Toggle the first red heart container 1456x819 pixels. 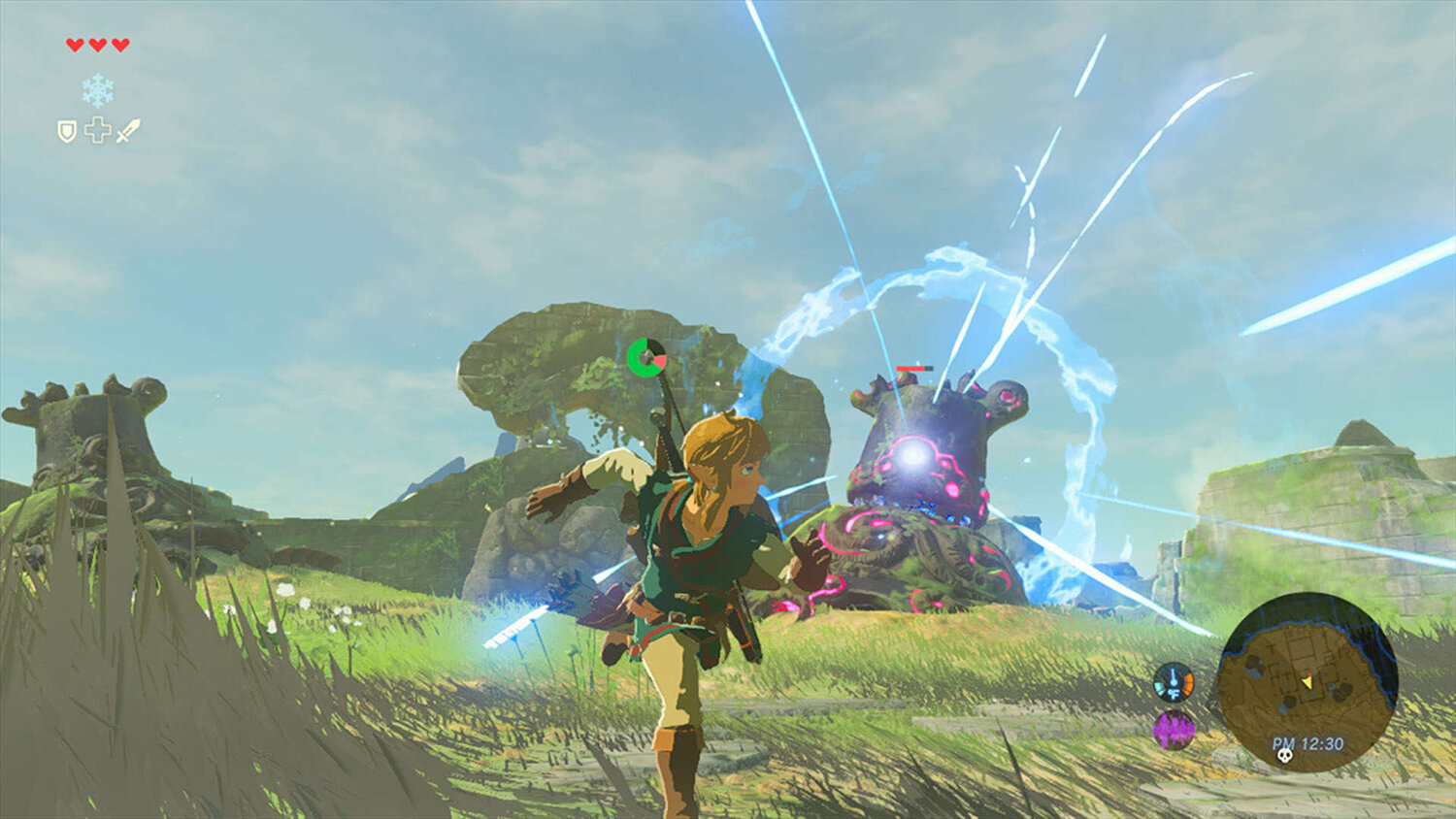[74, 45]
